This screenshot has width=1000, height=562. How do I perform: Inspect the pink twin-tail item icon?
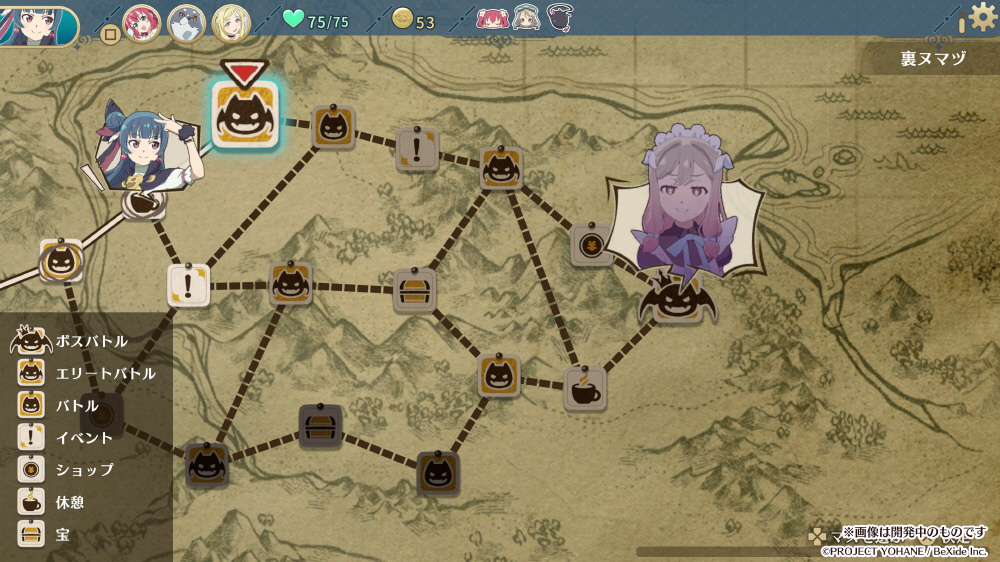pyautogui.click(x=492, y=19)
